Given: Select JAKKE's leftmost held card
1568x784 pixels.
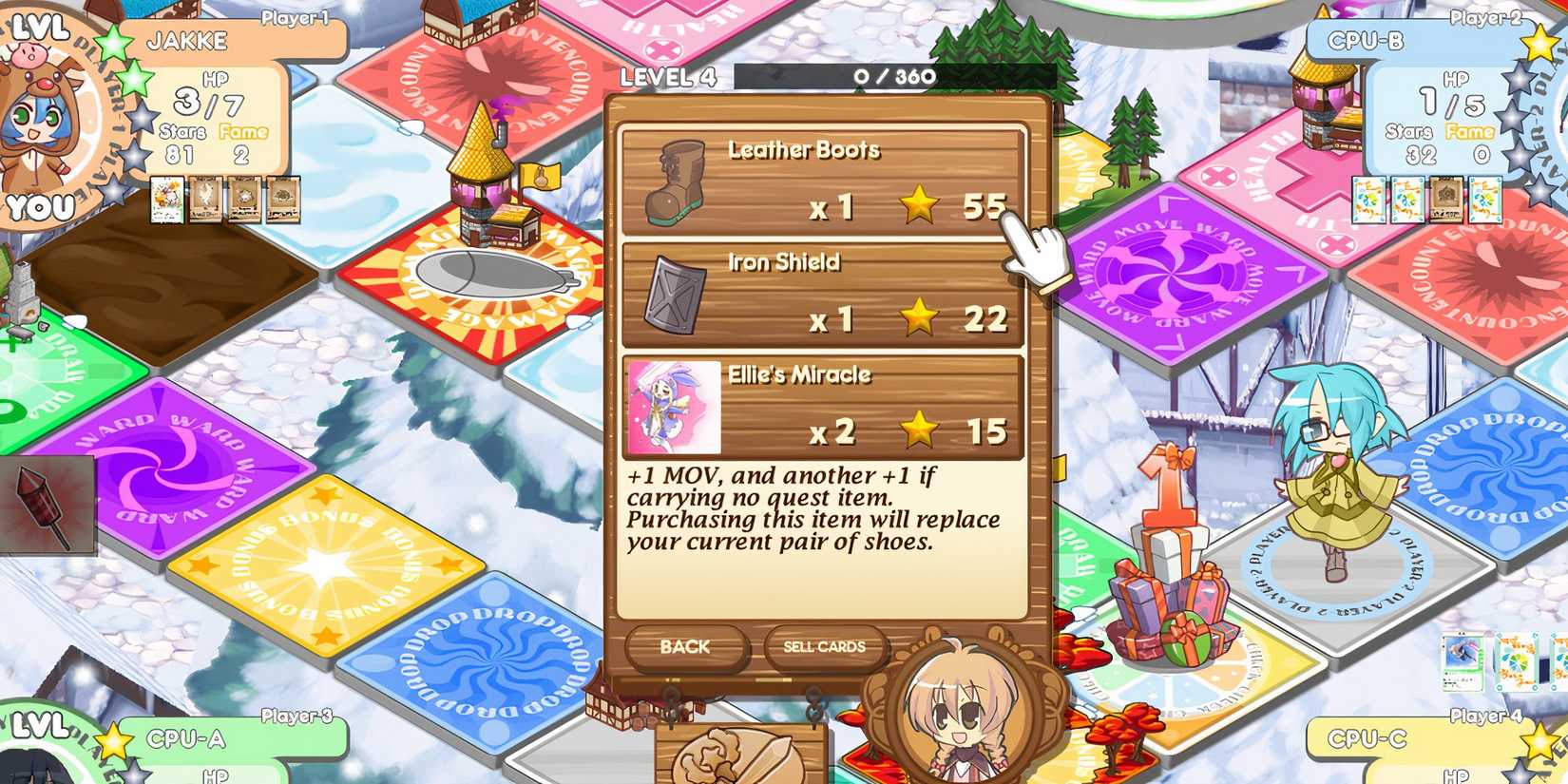Looking at the screenshot, I should coord(167,200).
